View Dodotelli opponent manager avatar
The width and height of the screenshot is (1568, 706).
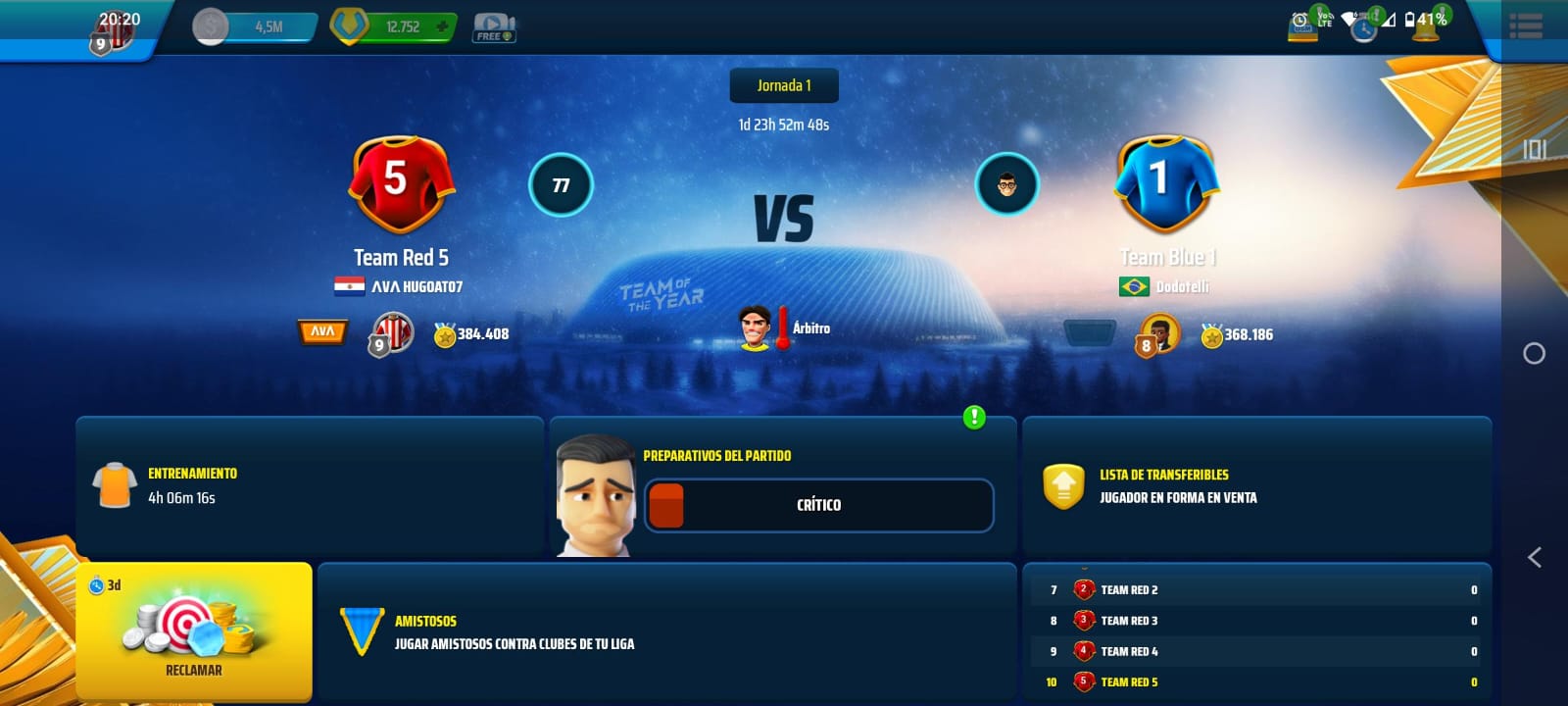(1006, 184)
